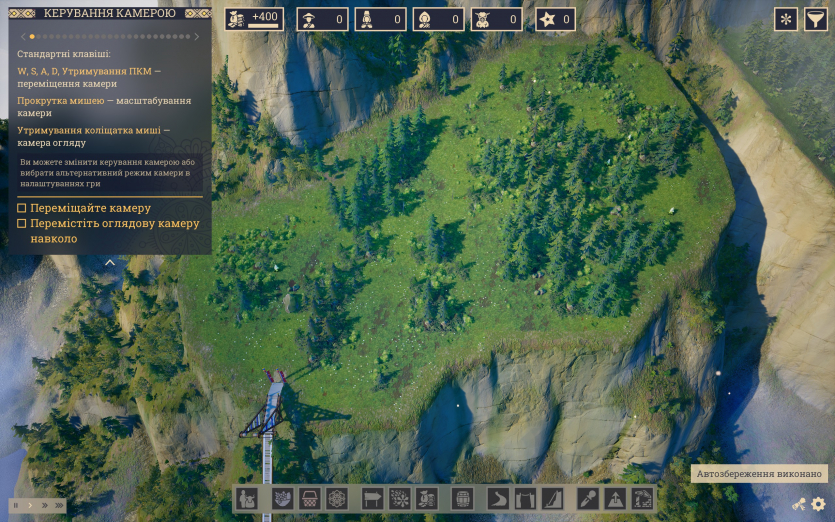Pause the game speed
The width and height of the screenshot is (835, 522).
[x=16, y=505]
